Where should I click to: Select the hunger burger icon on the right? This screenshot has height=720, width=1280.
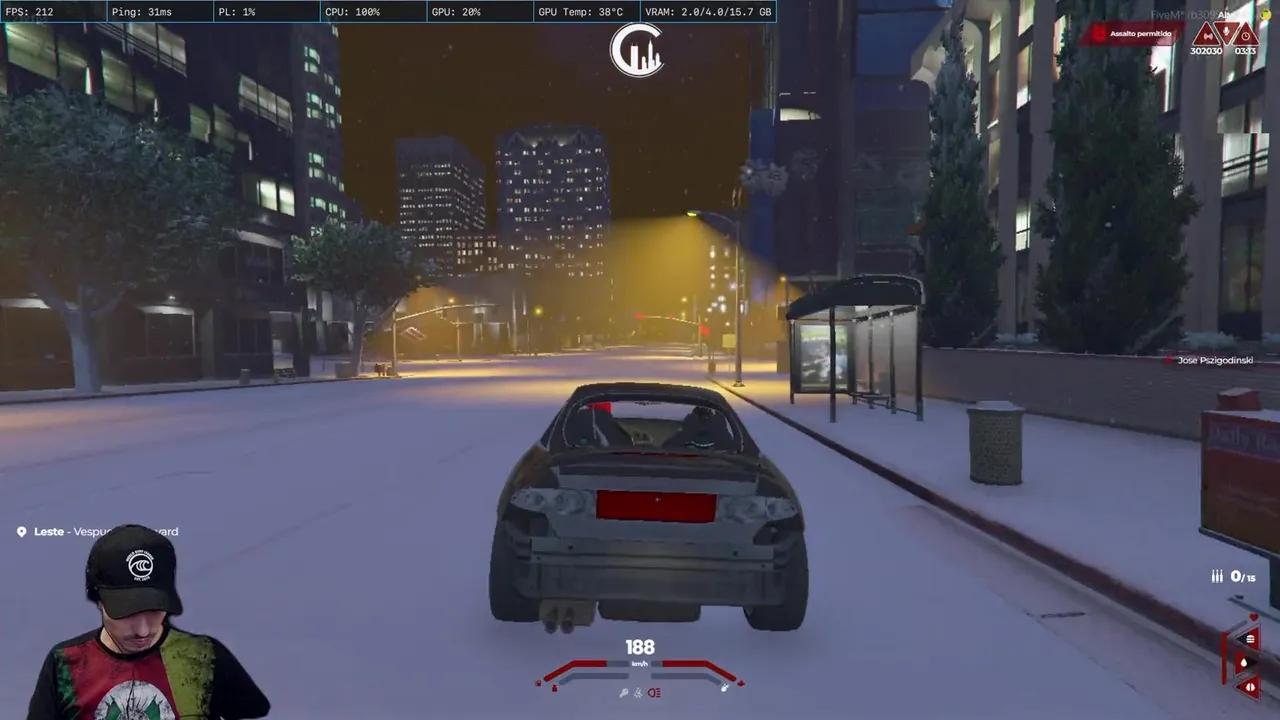pyautogui.click(x=1250, y=640)
